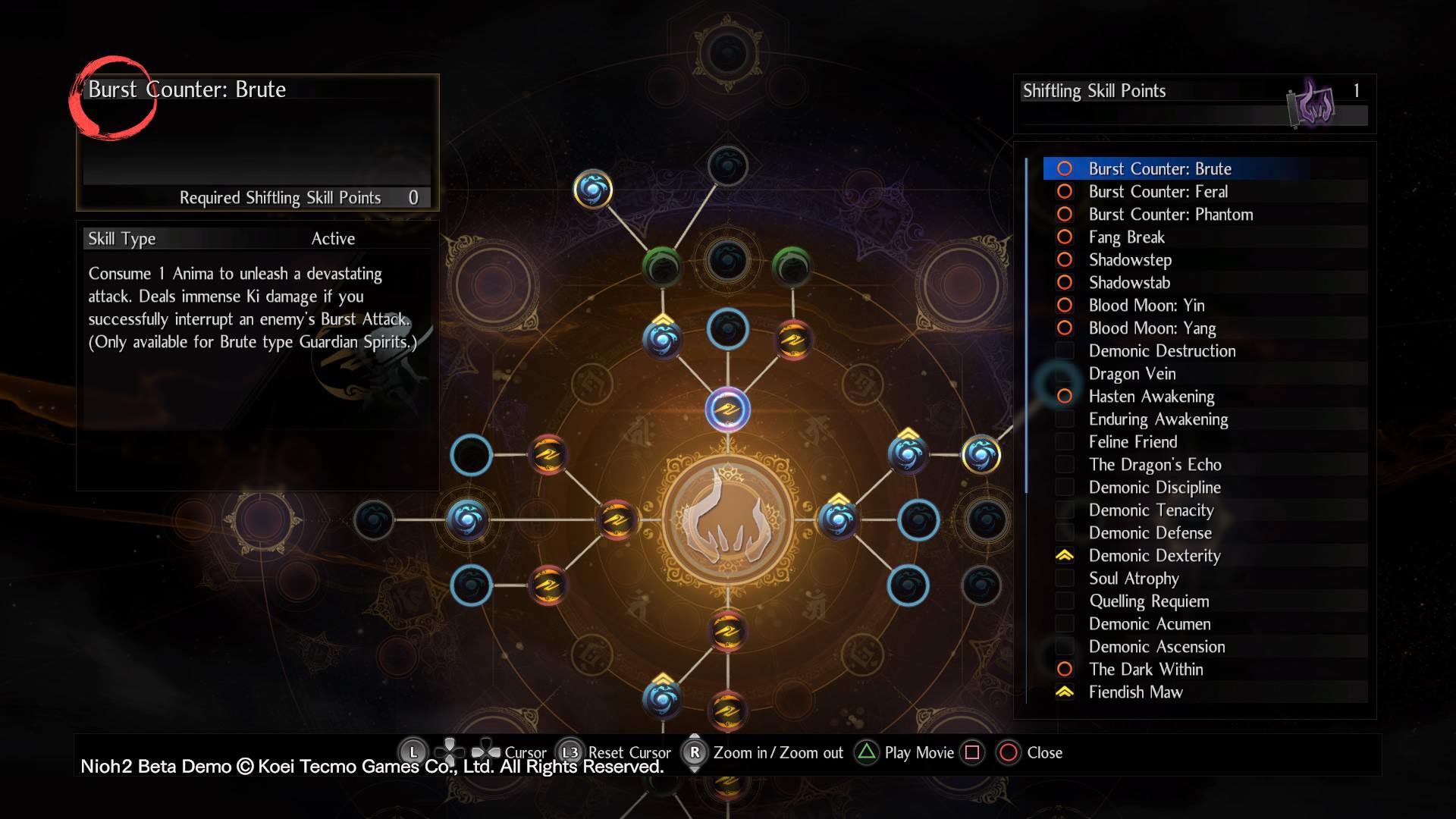Select Feline Friend skill row
The image size is (1456, 819).
pyautogui.click(x=1133, y=441)
